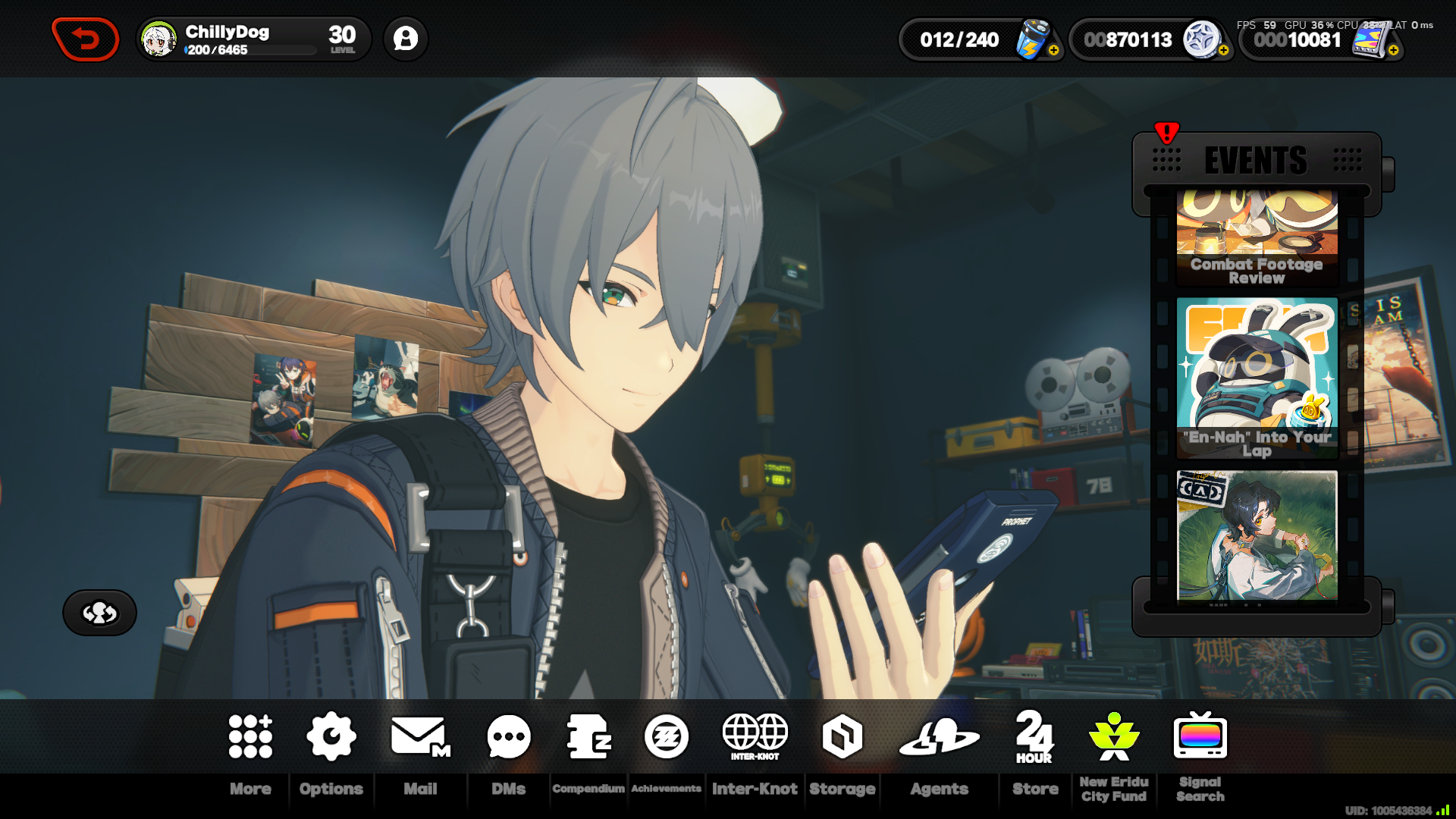
Task: Toggle the character pose camera control
Action: (99, 613)
